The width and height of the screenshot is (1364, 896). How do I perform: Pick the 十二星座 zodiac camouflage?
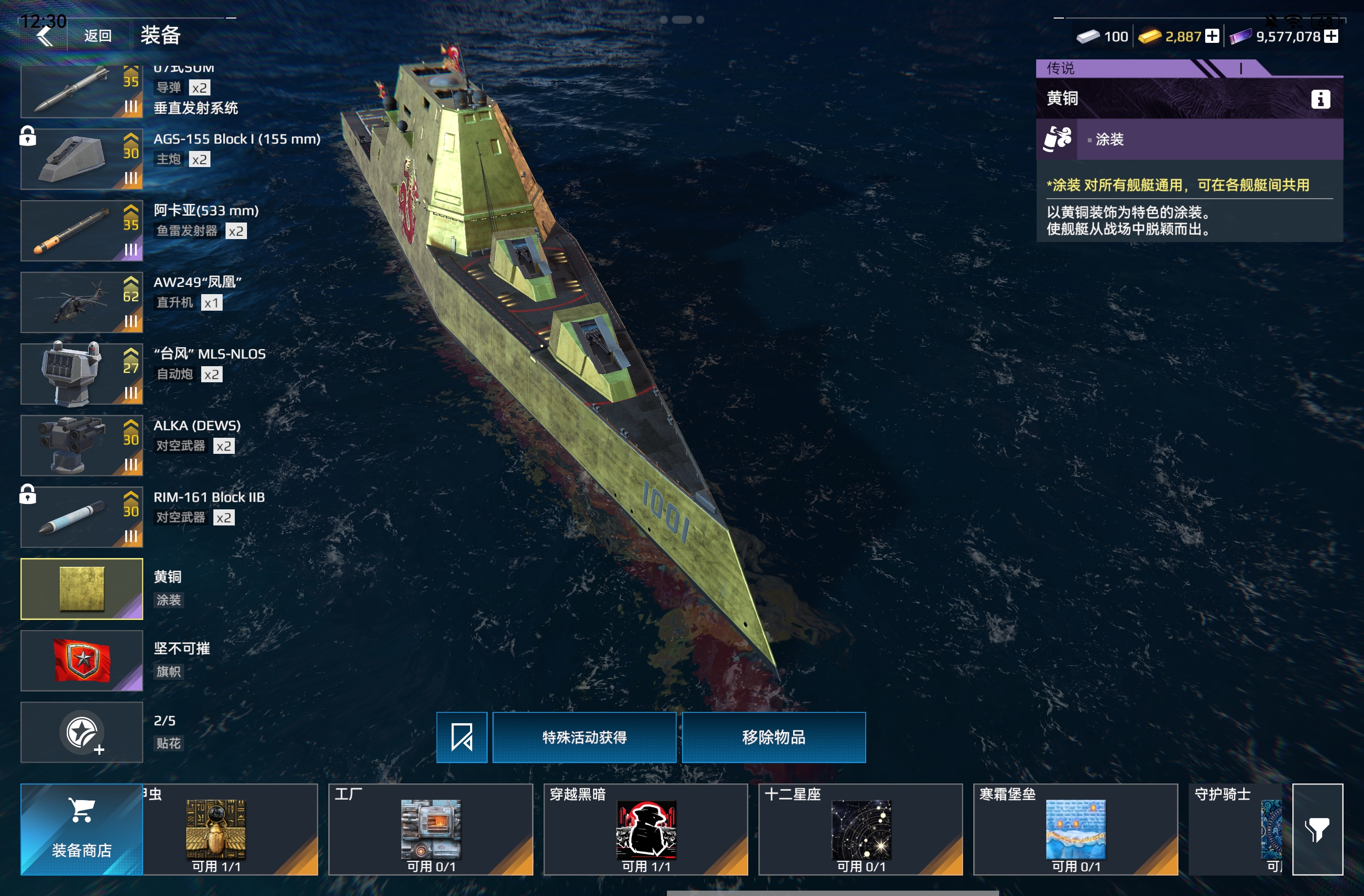coord(860,829)
